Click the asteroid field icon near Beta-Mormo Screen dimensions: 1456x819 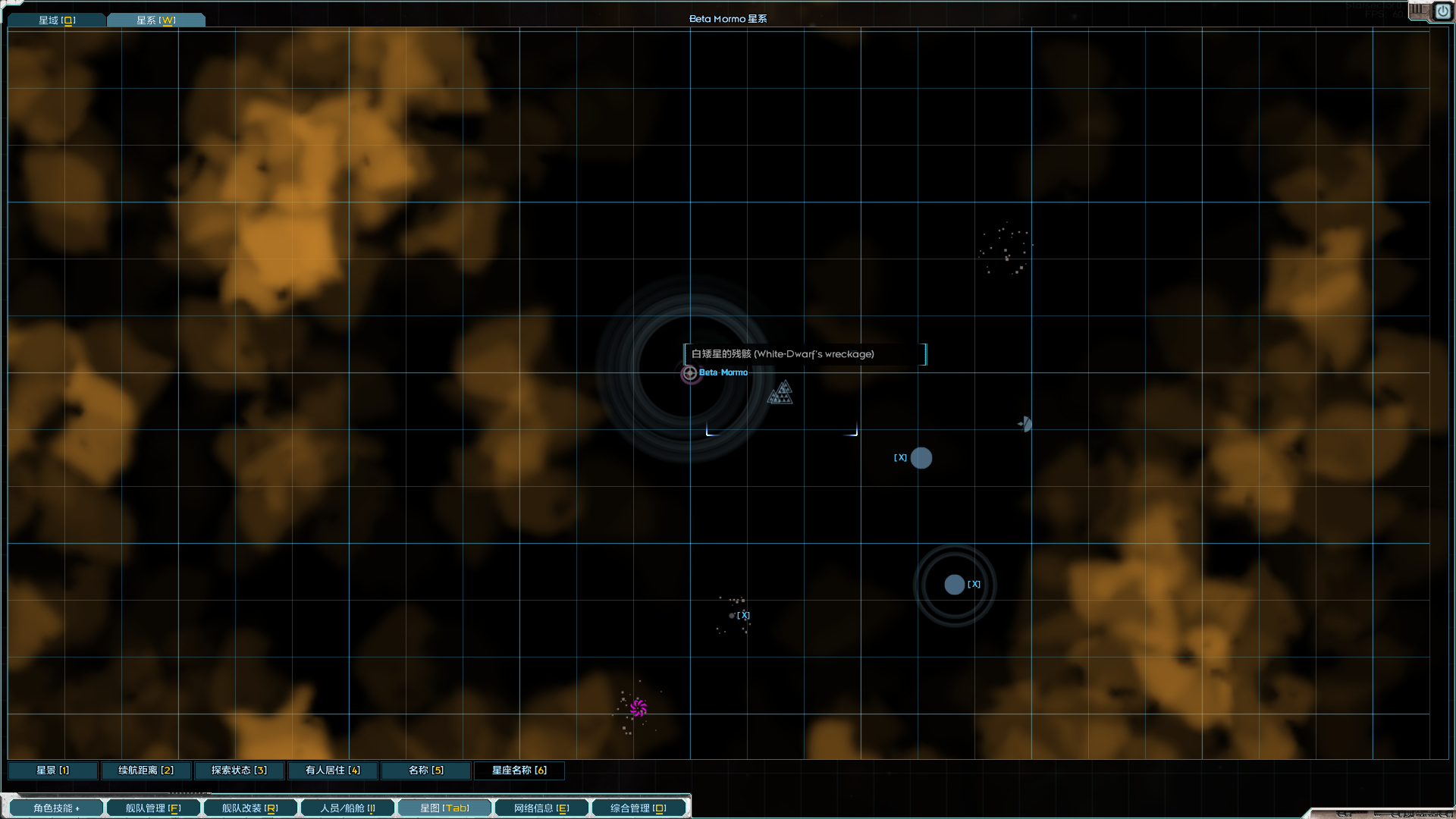(x=780, y=393)
